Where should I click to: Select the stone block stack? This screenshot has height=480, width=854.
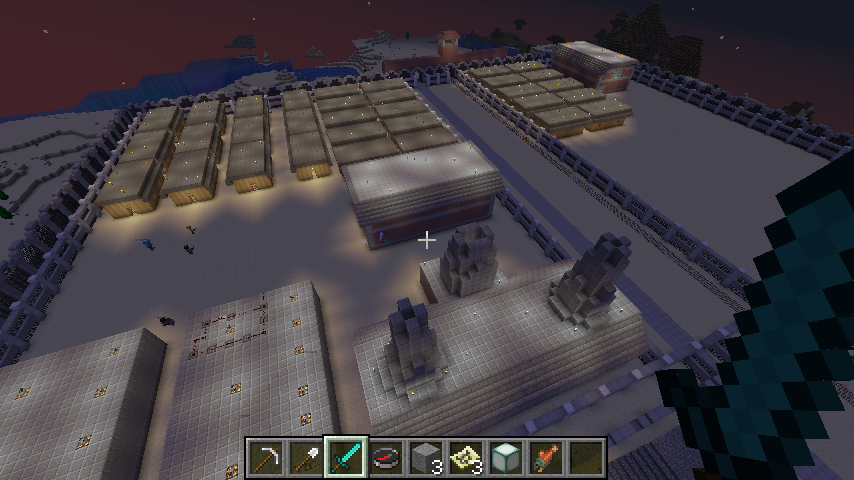tap(426, 458)
